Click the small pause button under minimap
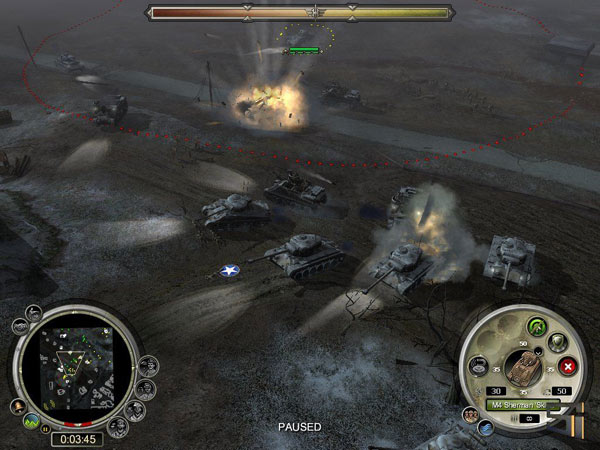 [x=45, y=428]
